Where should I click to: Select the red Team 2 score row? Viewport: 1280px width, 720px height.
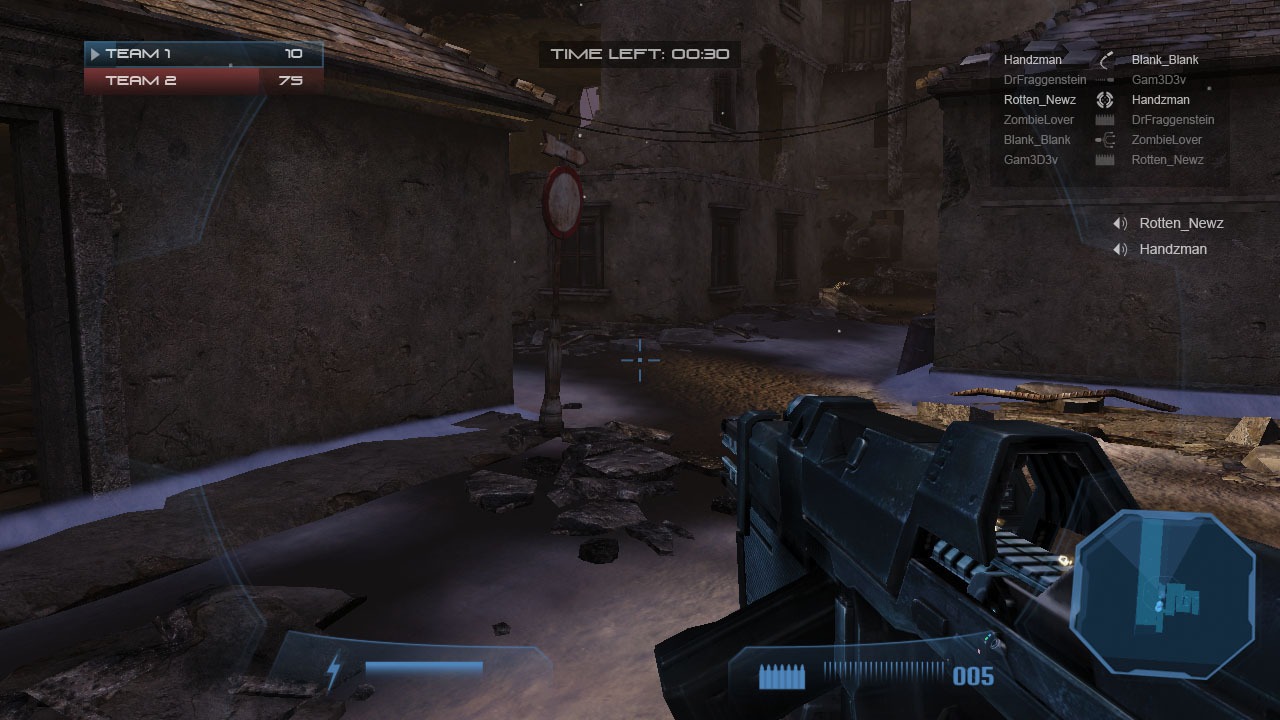204,80
